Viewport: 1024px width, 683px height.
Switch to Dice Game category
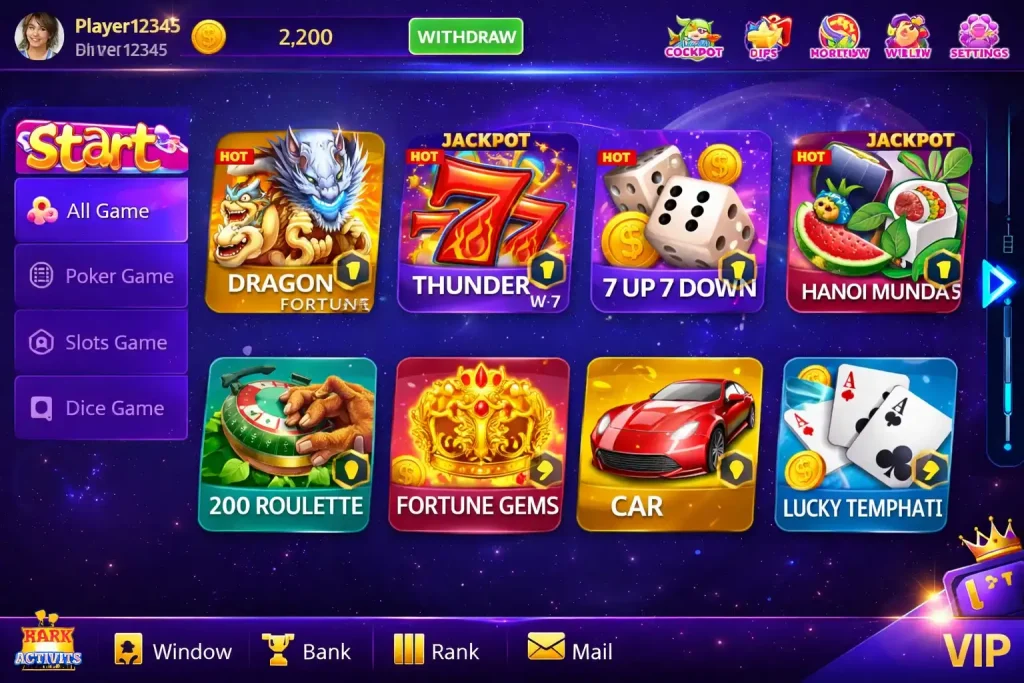pos(101,408)
